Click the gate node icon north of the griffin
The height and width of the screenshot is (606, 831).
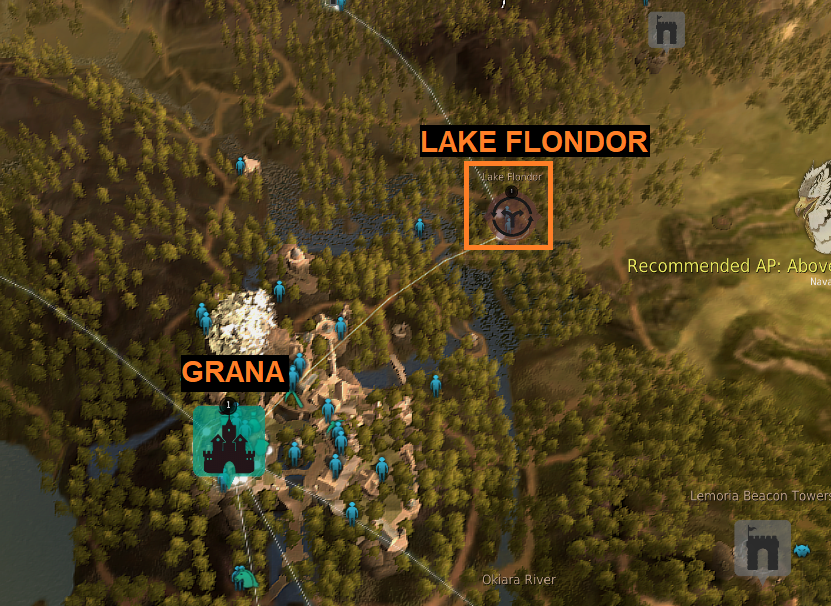(666, 29)
